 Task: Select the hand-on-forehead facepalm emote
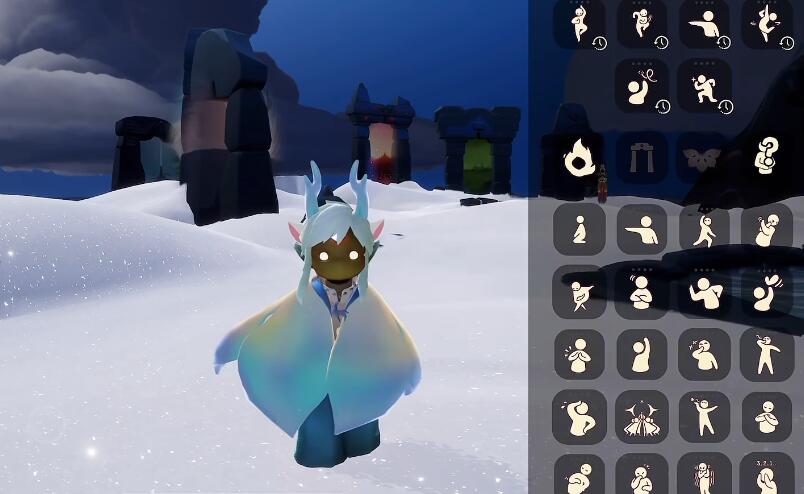tap(579, 416)
